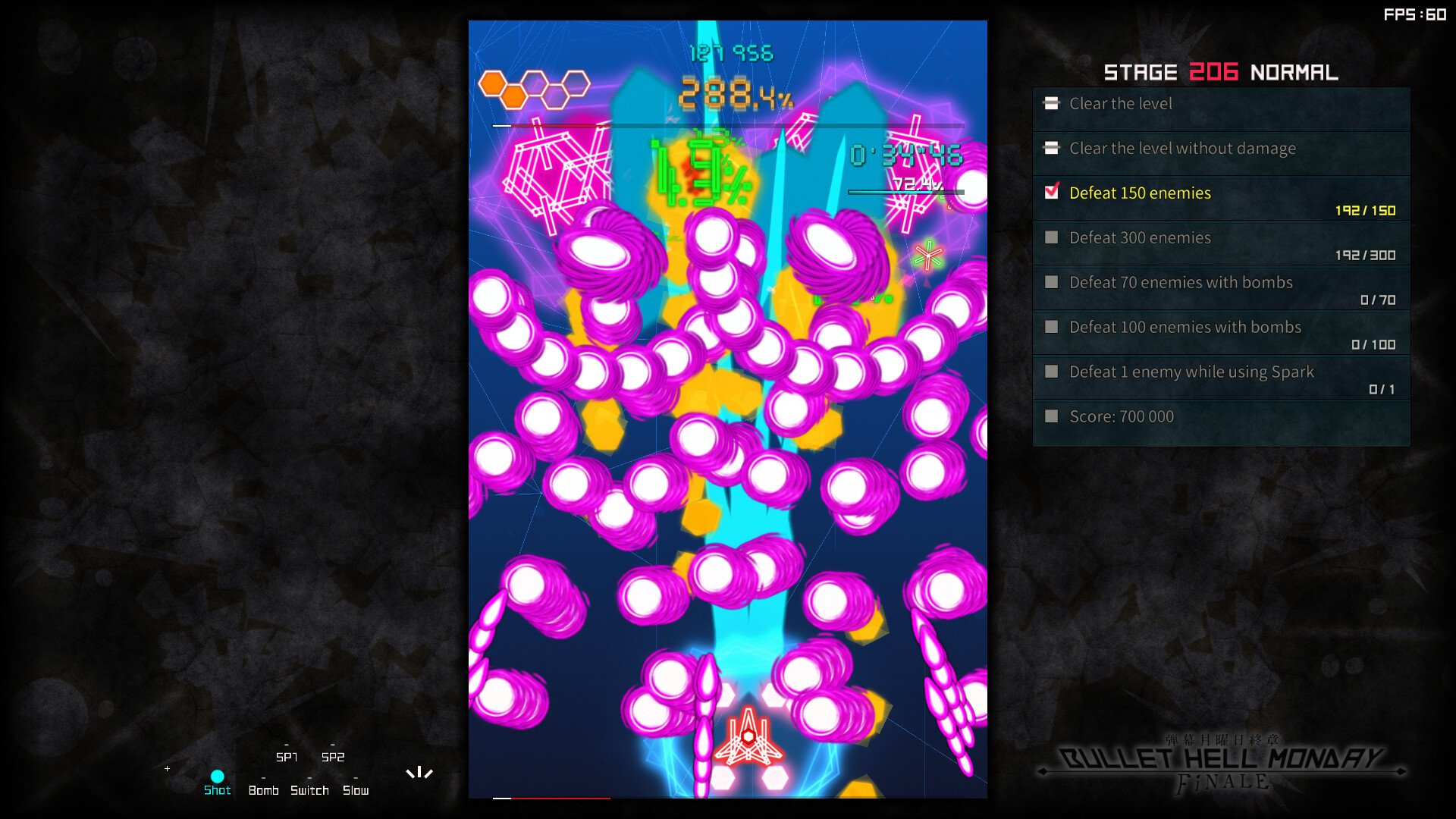The image size is (1456, 819).
Task: Open the pause control icon near bottom left
Action: [x=420, y=773]
